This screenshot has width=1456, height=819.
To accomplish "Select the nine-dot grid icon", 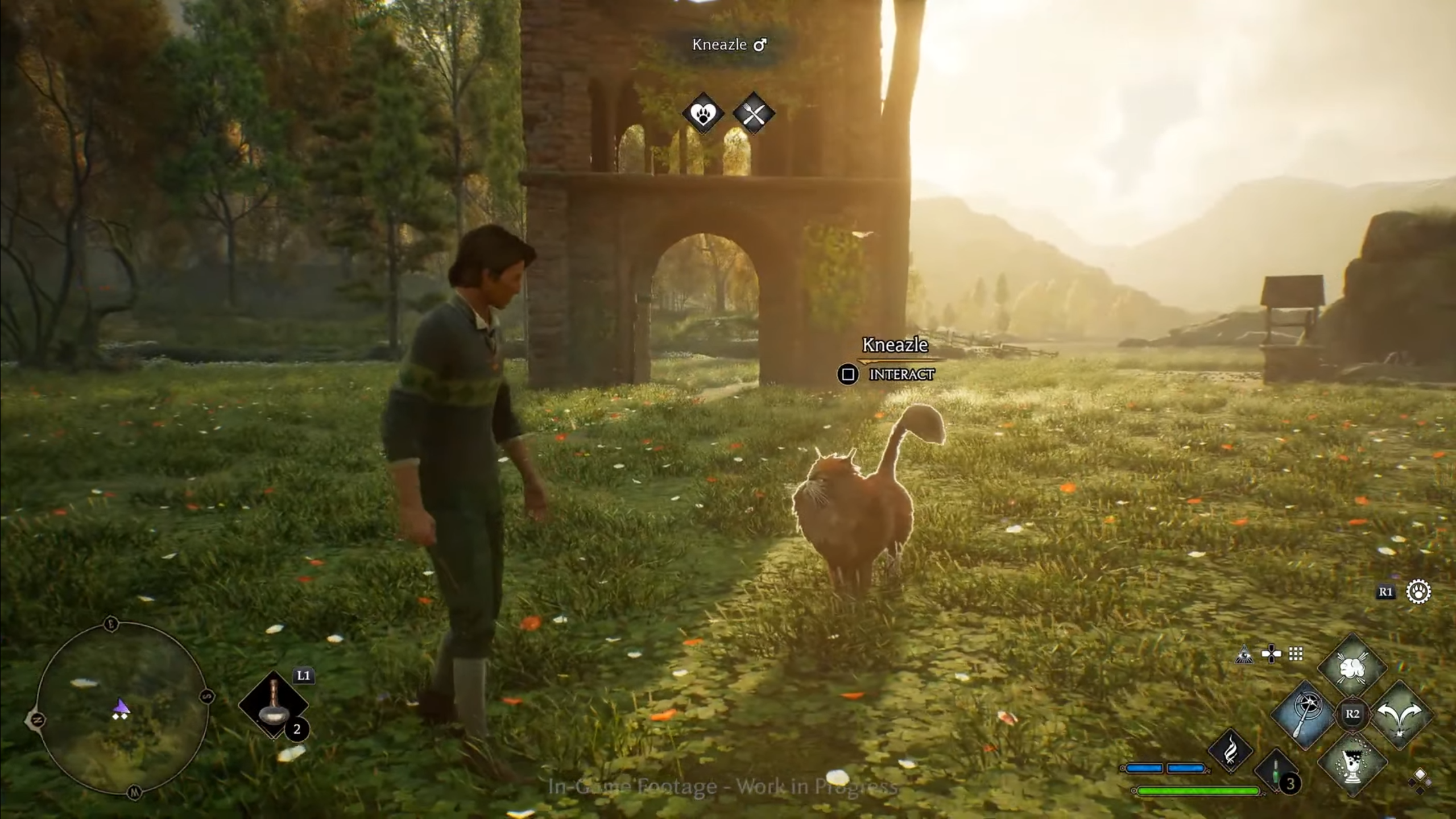I will [1296, 654].
